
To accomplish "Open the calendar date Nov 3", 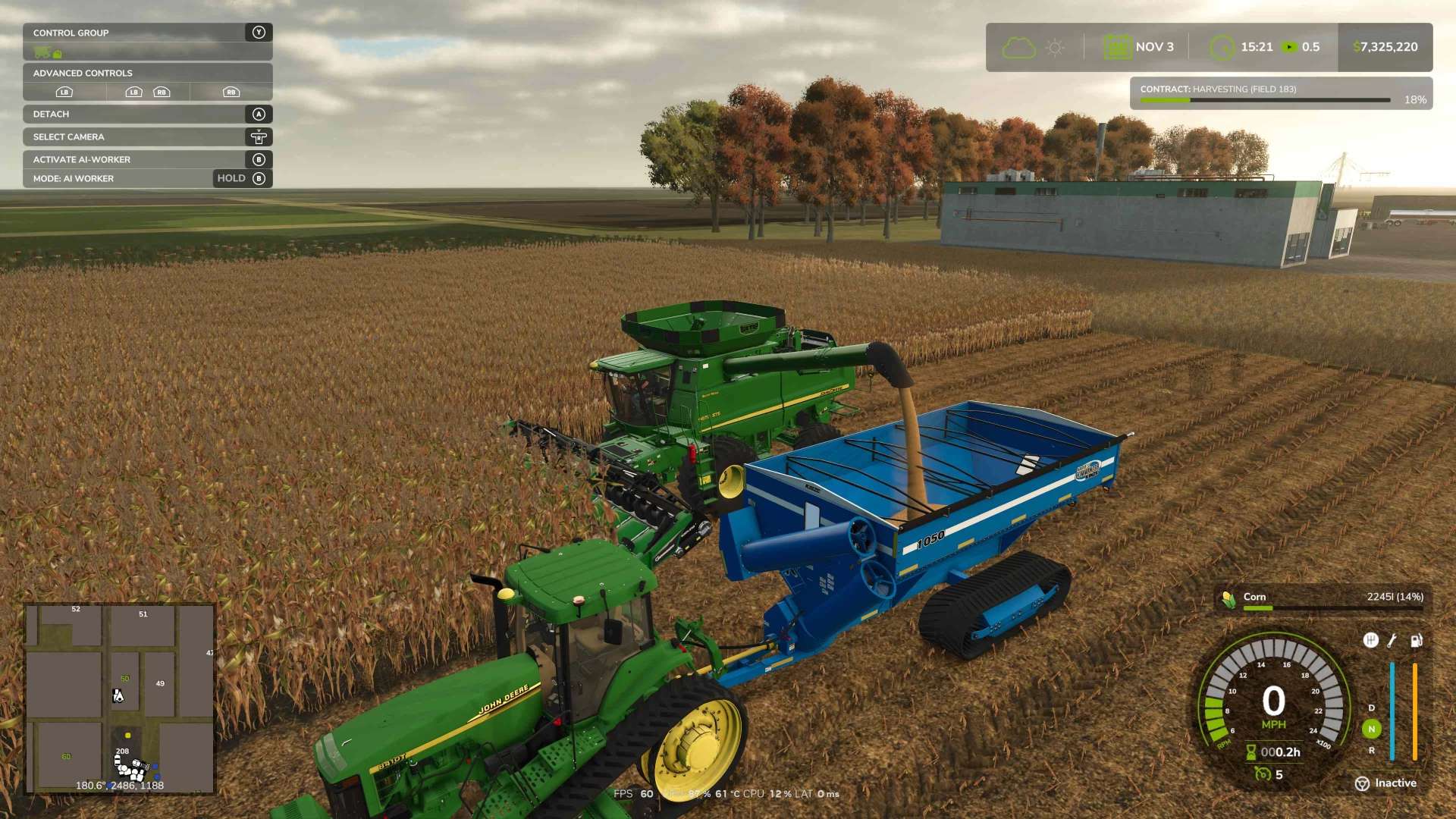I will pos(1138,47).
